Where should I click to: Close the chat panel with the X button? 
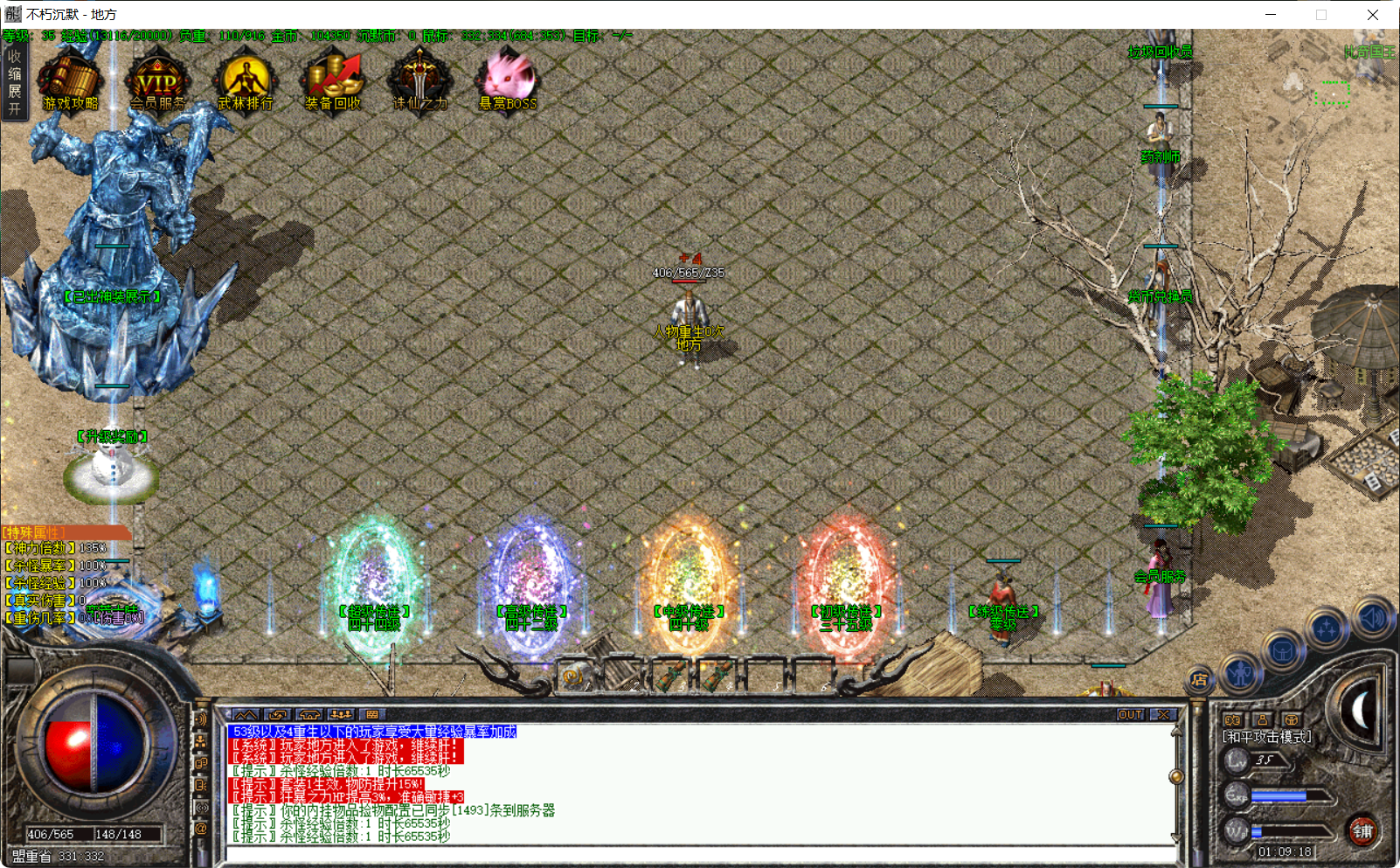point(1163,714)
